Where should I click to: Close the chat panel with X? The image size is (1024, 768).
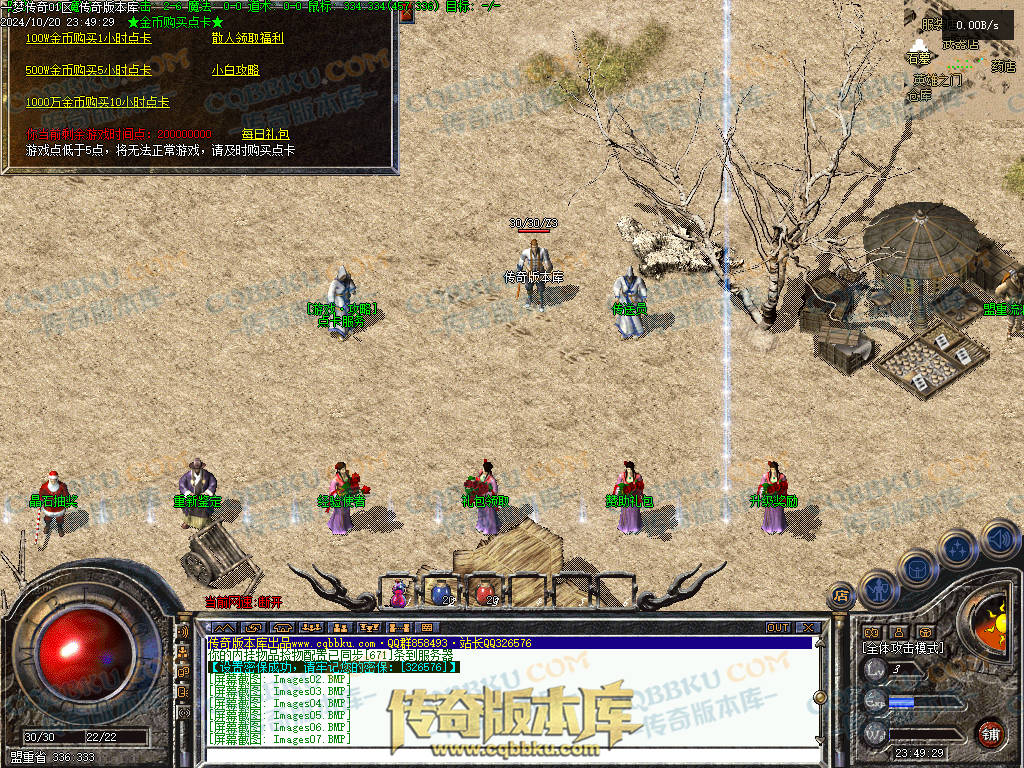click(808, 628)
